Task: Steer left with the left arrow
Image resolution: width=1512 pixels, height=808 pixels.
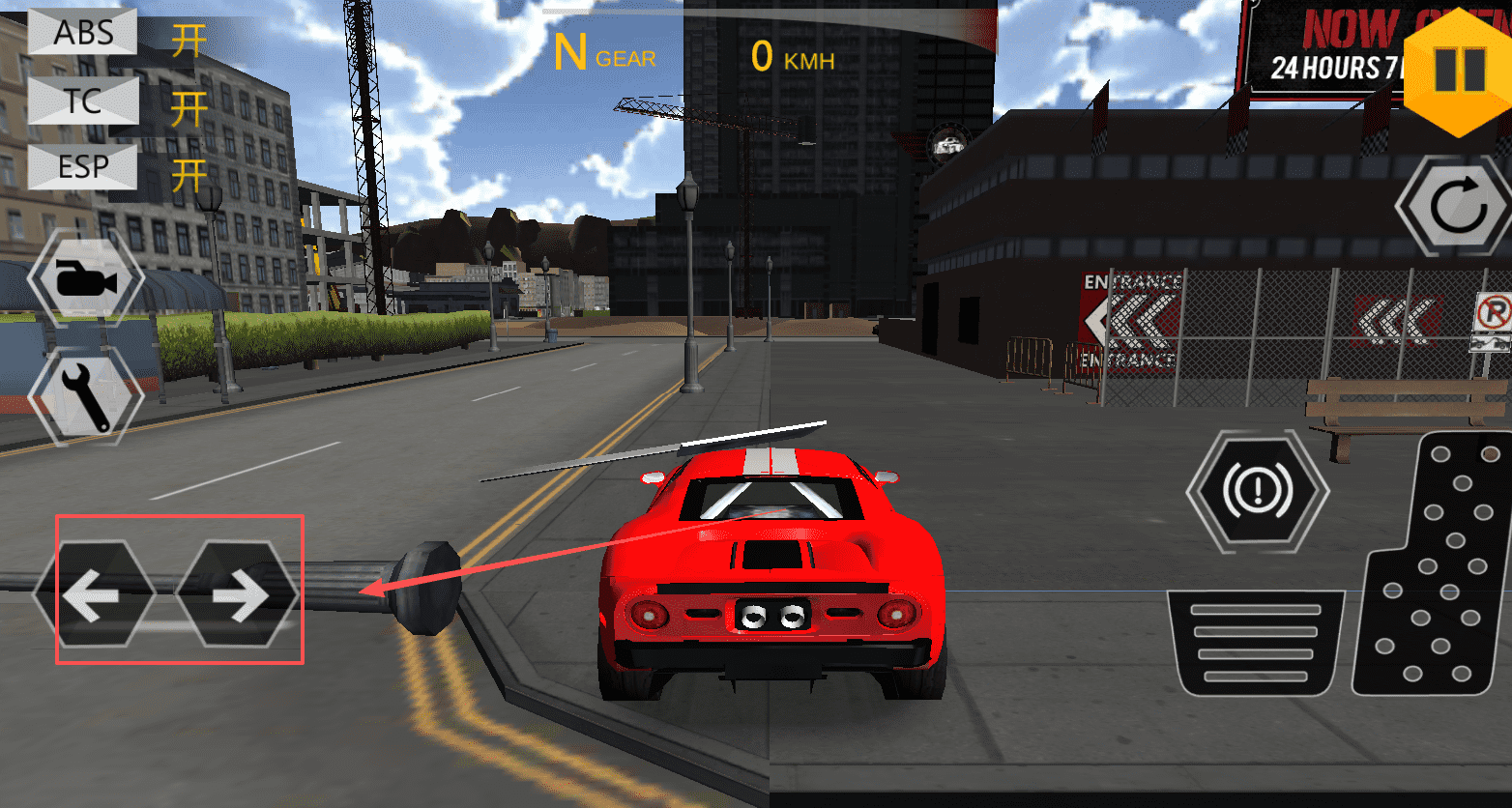Action: (94, 594)
